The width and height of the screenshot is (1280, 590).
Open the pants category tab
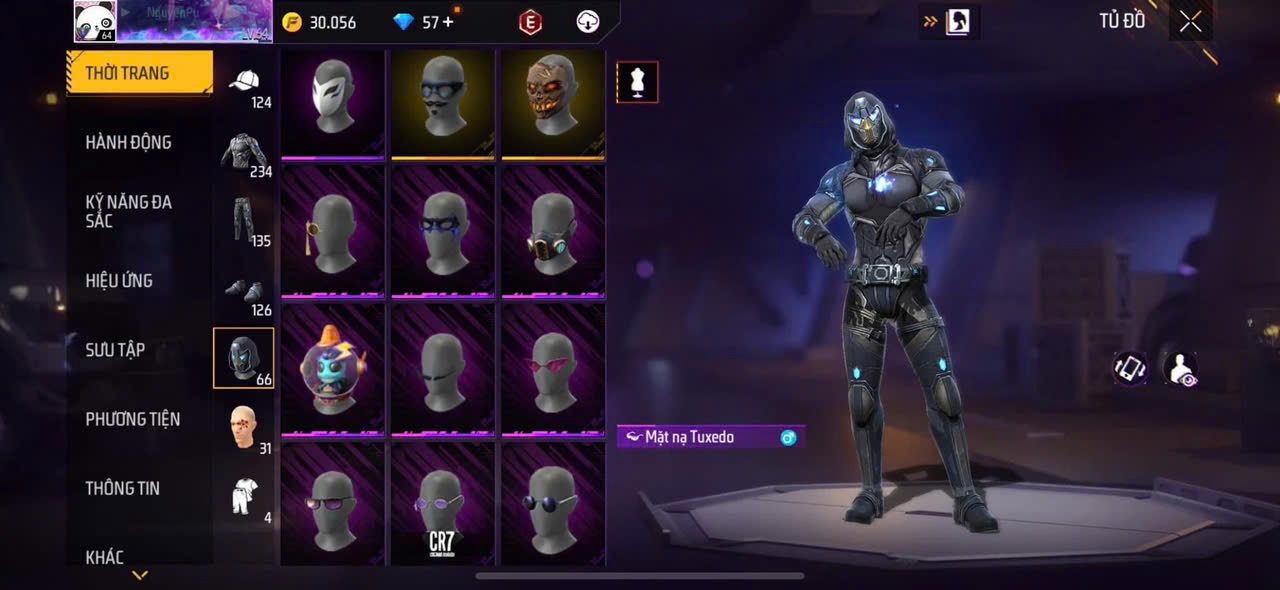click(244, 222)
